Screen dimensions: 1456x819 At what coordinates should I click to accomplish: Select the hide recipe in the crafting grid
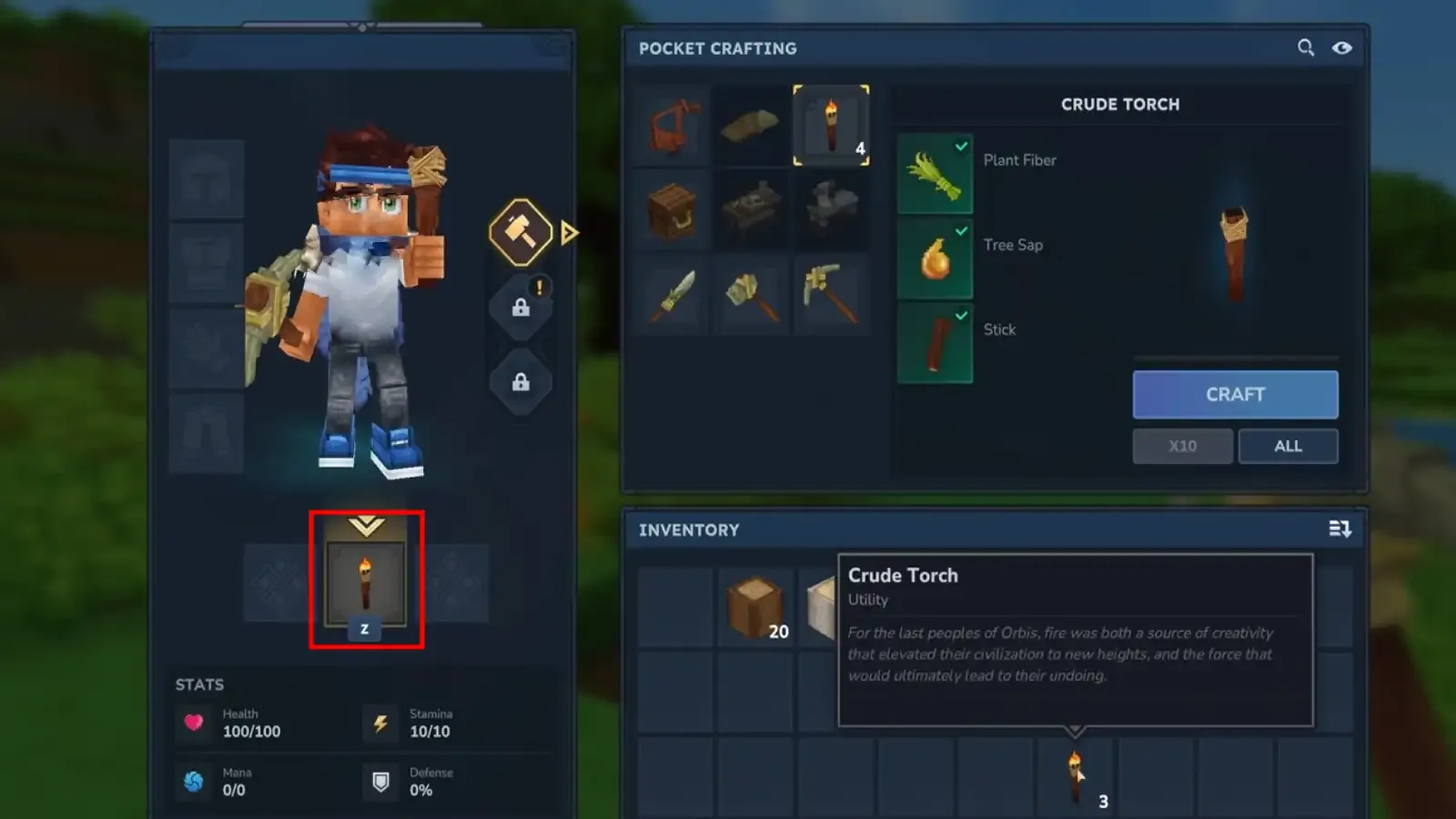coord(751,126)
